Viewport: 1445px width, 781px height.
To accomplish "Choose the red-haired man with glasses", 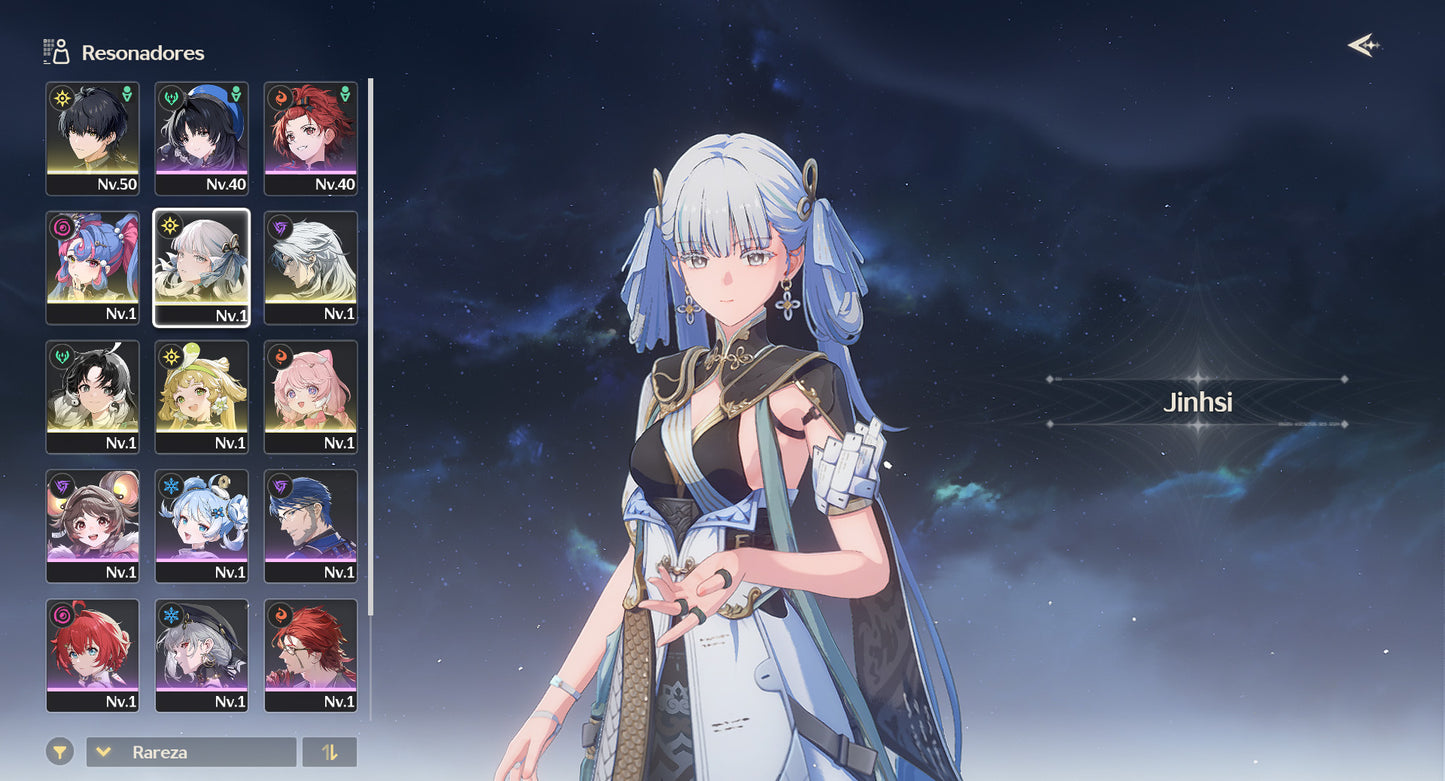I will pos(310,654).
